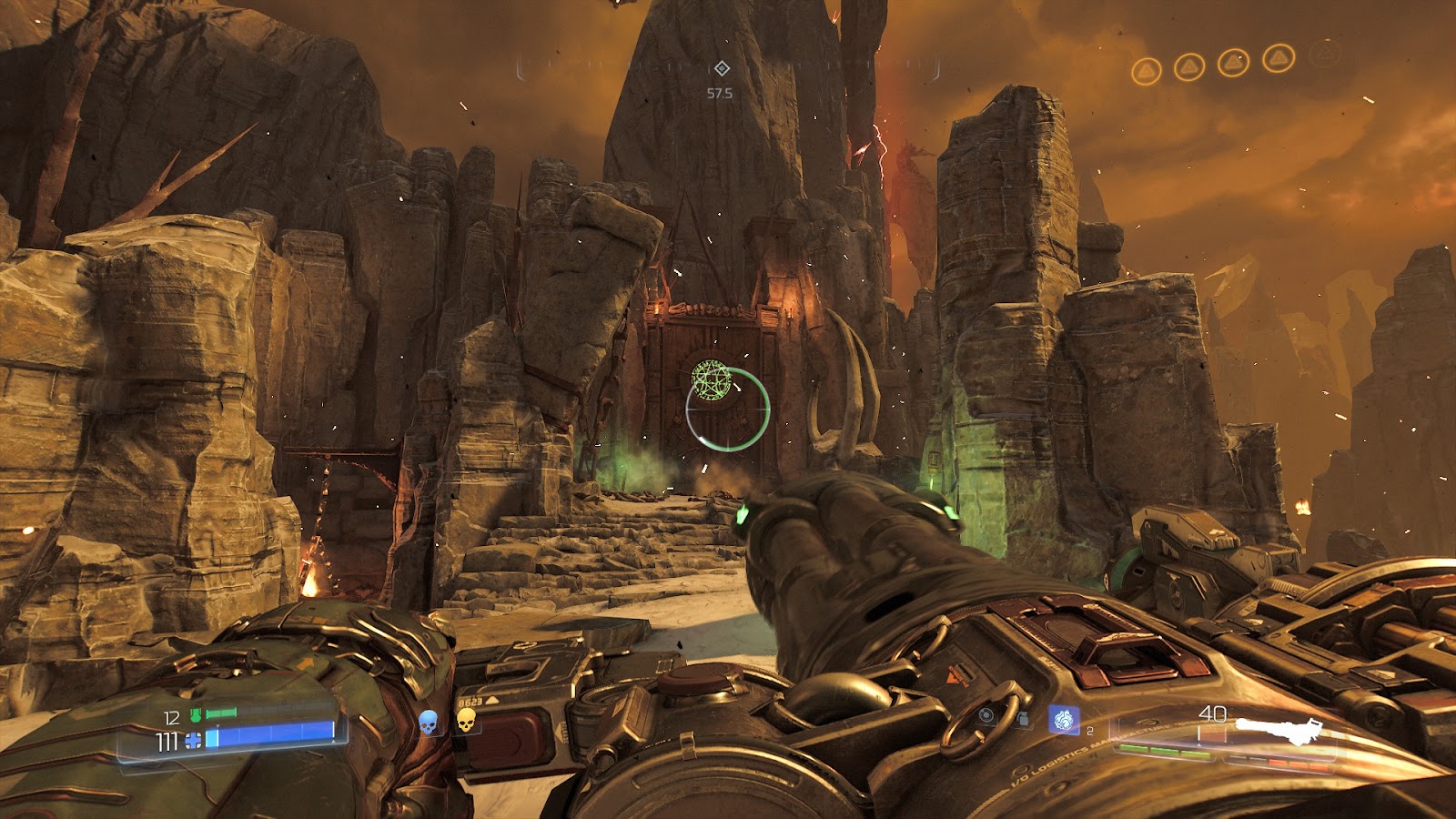The image size is (1456, 819).
Task: Click the dimmed, unlit triangle token icon
Action: pos(1324,55)
